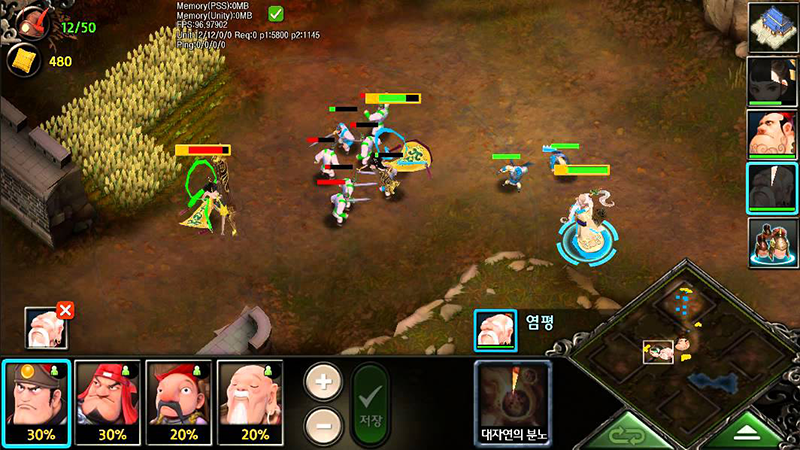800x450 pixels.
Task: Pick the mustached hero with red hat
Action: pyautogui.click(x=180, y=401)
